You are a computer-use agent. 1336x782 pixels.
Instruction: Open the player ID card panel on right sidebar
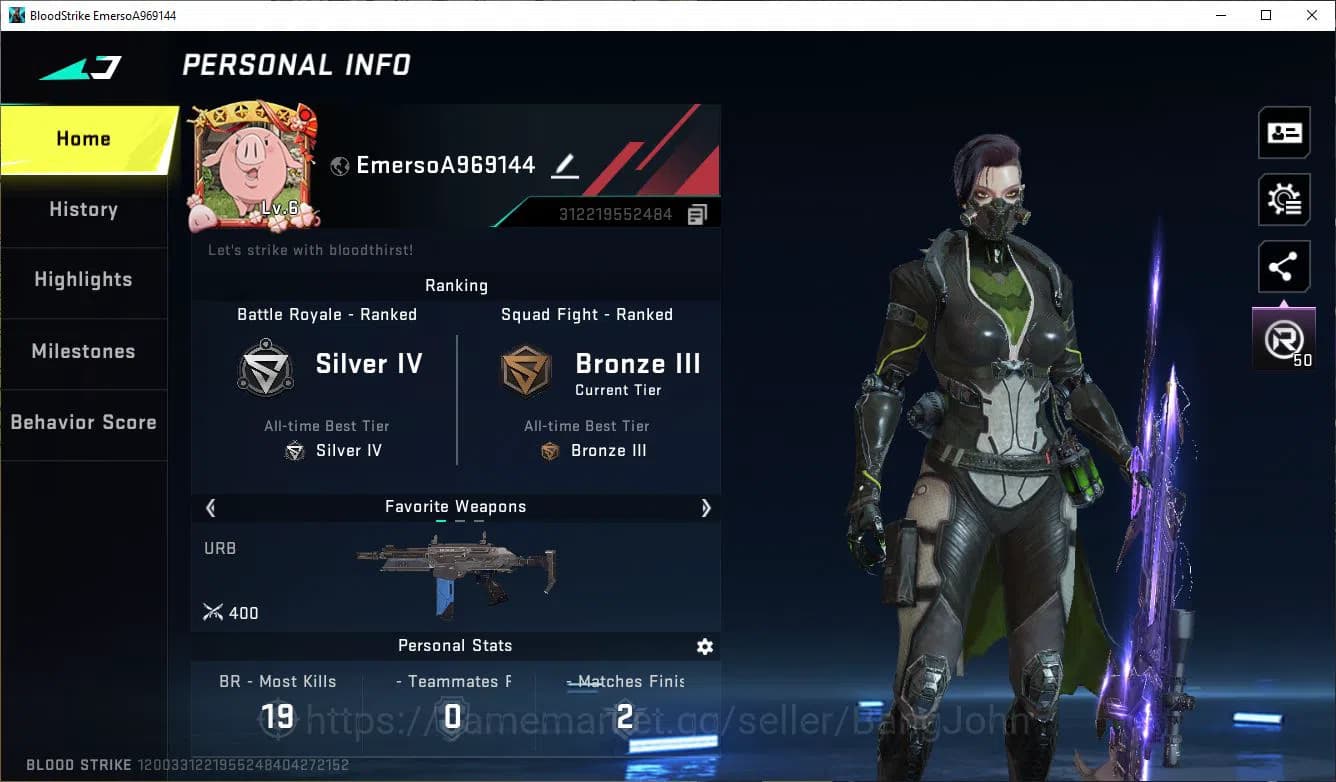[1284, 132]
